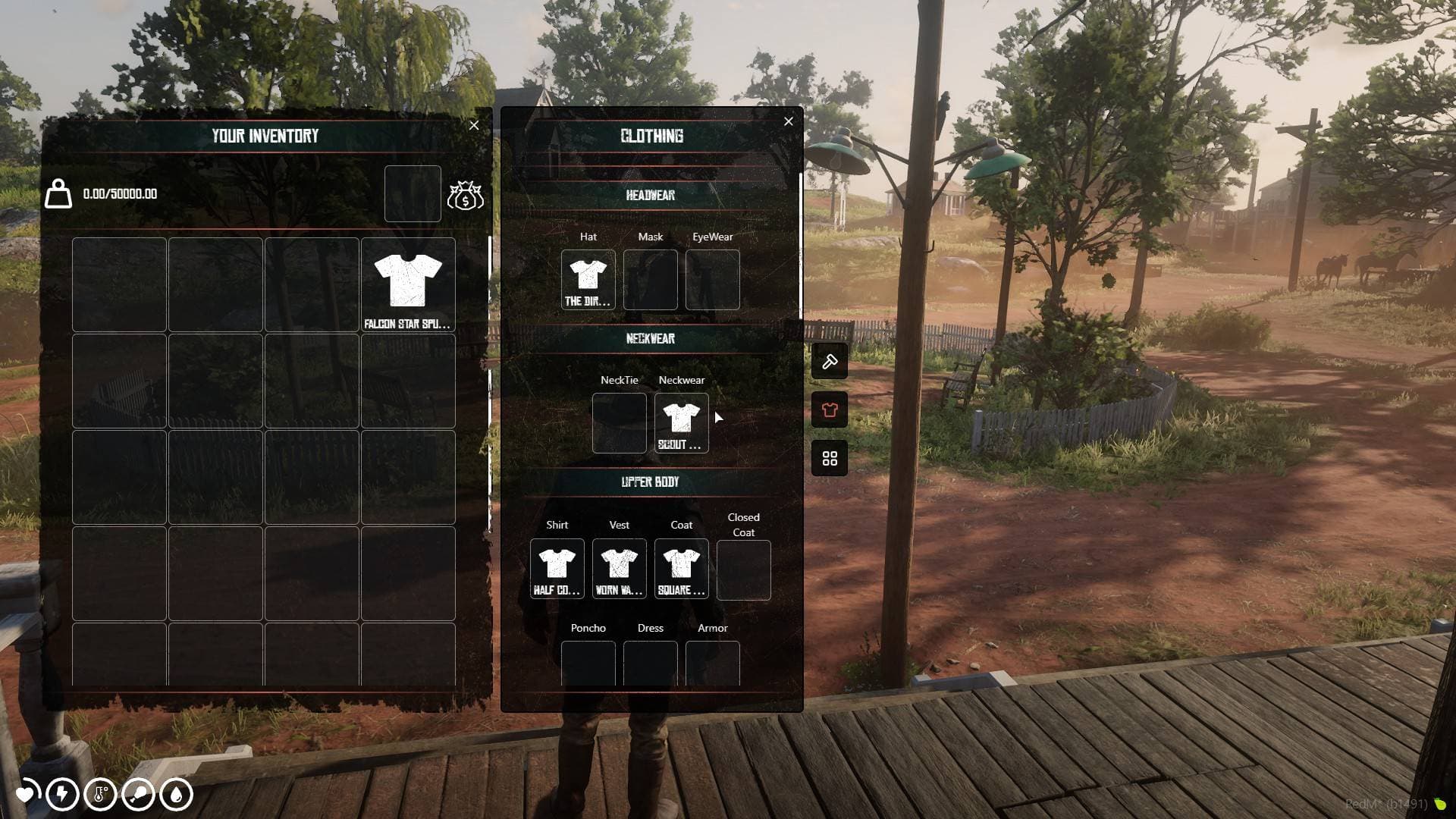Switch to the hammer crafting tab

tap(830, 362)
